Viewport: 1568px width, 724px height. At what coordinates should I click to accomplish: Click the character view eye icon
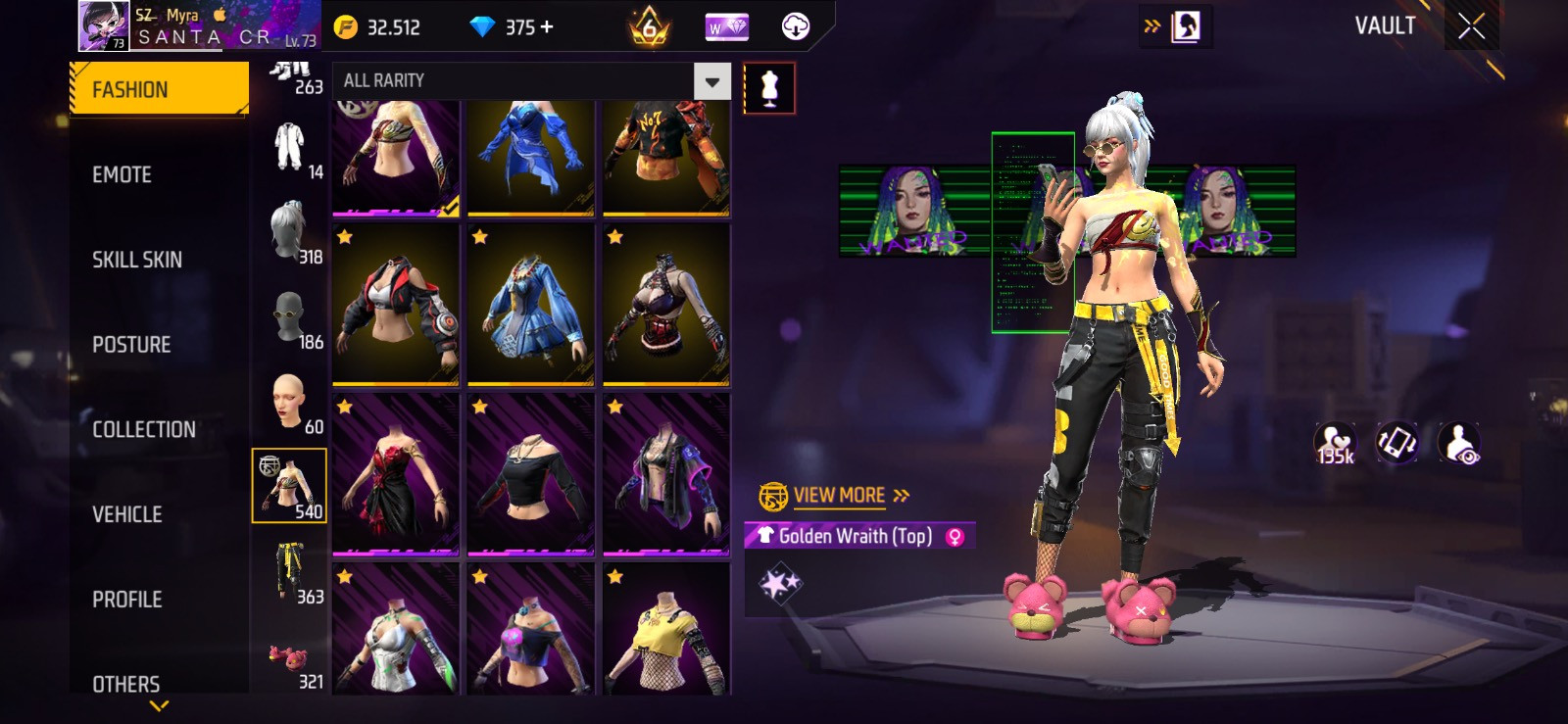pyautogui.click(x=1459, y=443)
